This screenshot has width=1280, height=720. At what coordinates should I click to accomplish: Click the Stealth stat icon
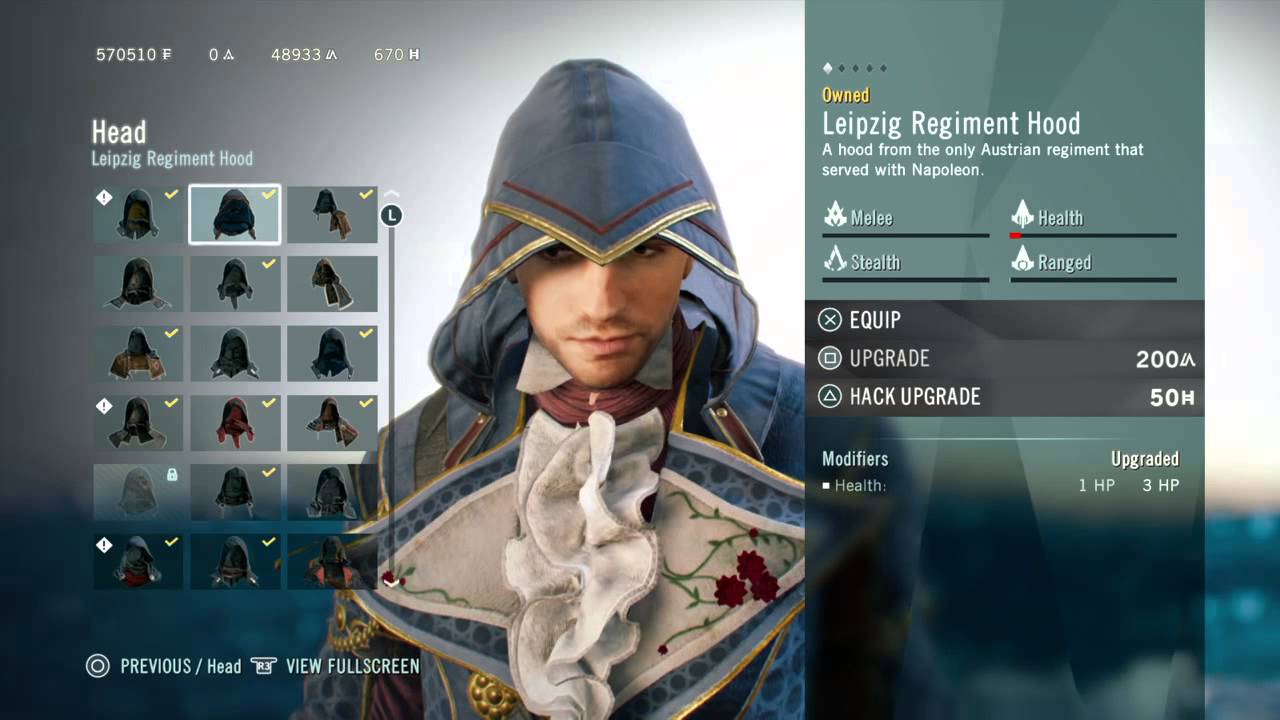(x=838, y=261)
